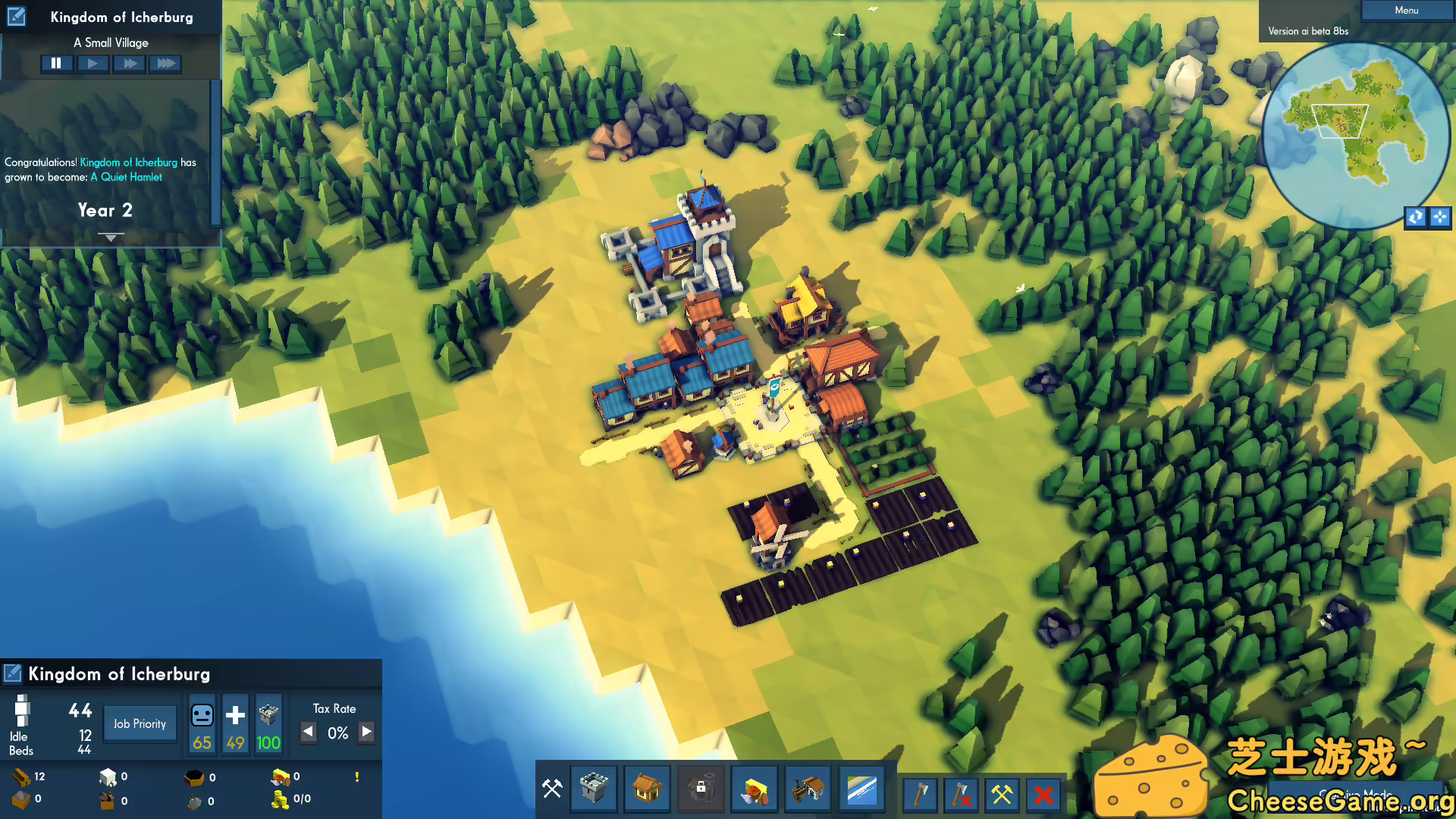
Task: Enable fastest game speed
Action: [x=165, y=63]
